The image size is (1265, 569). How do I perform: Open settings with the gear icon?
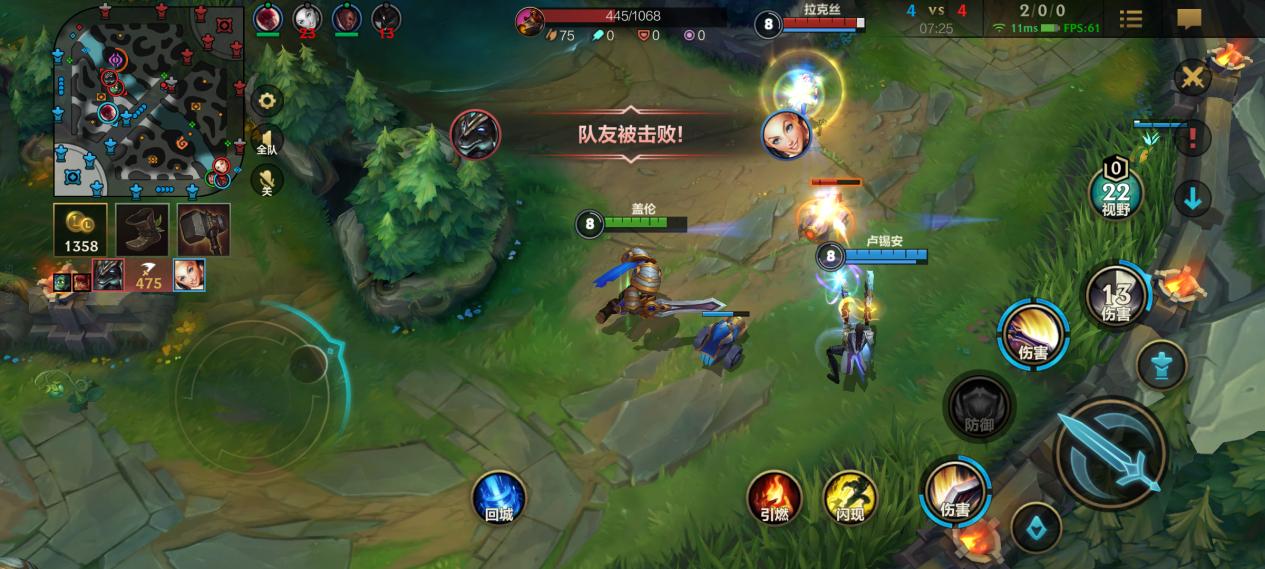tap(267, 100)
